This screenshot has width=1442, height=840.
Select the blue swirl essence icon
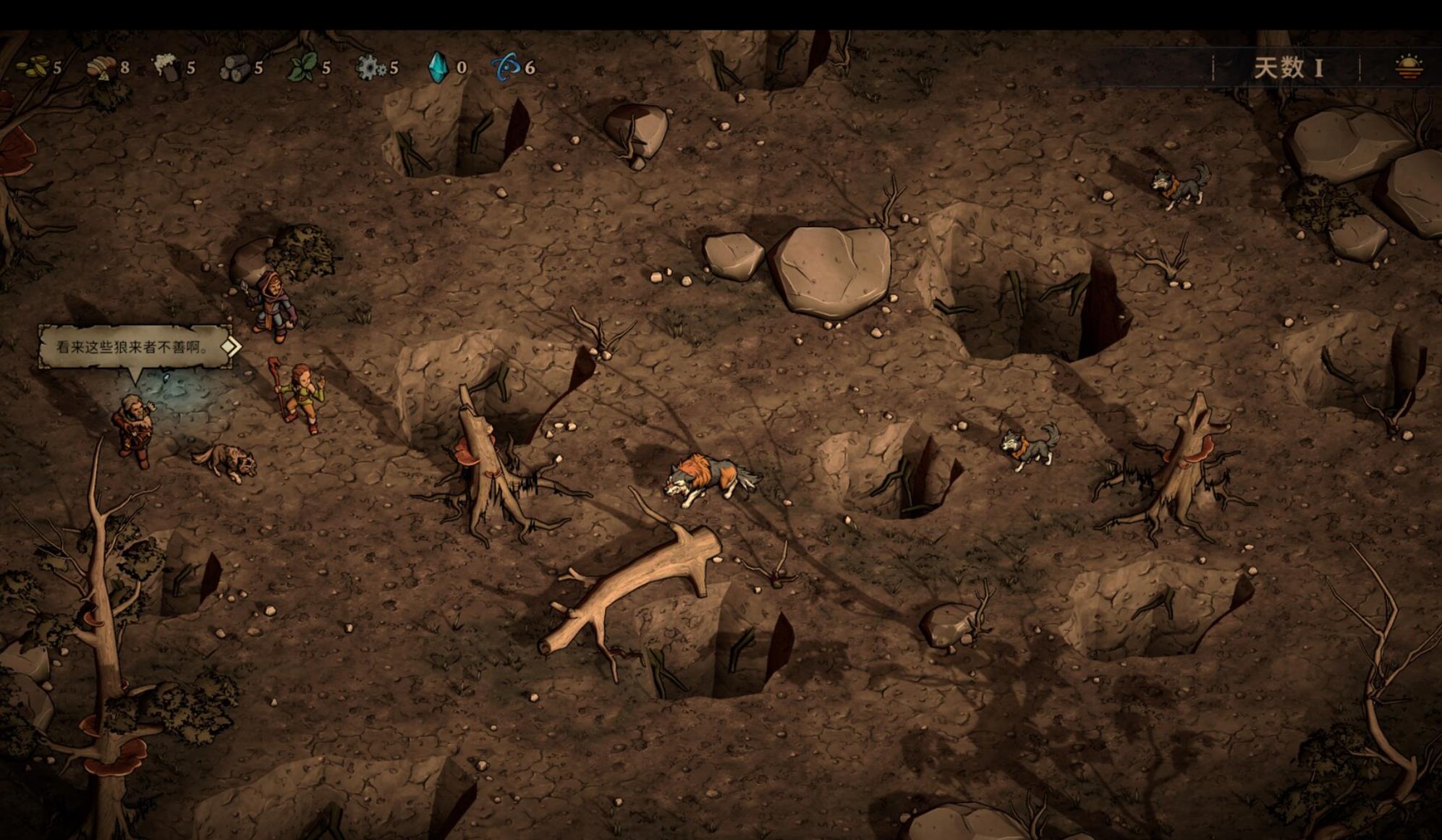click(x=506, y=67)
